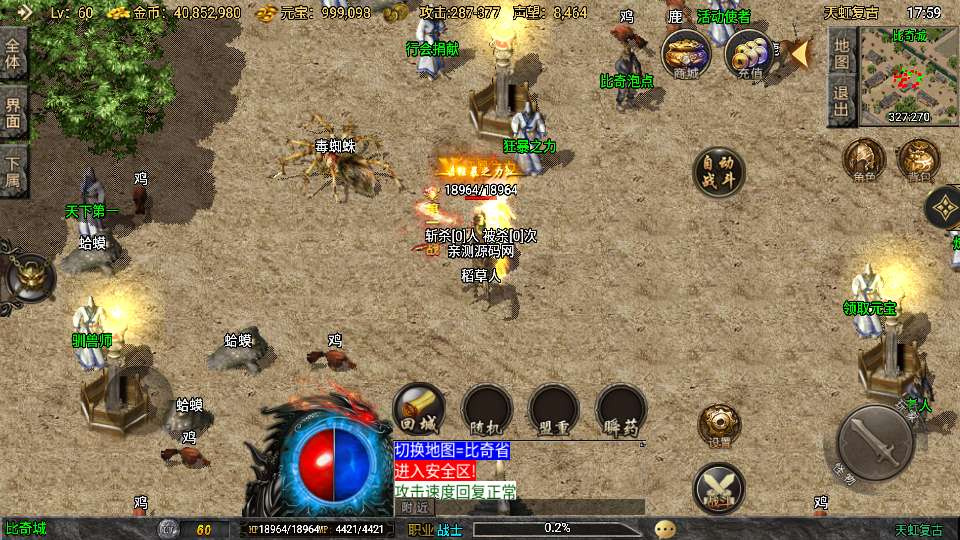Open the 角色 character sheet
Image resolution: width=960 pixels, height=540 pixels.
(x=864, y=161)
